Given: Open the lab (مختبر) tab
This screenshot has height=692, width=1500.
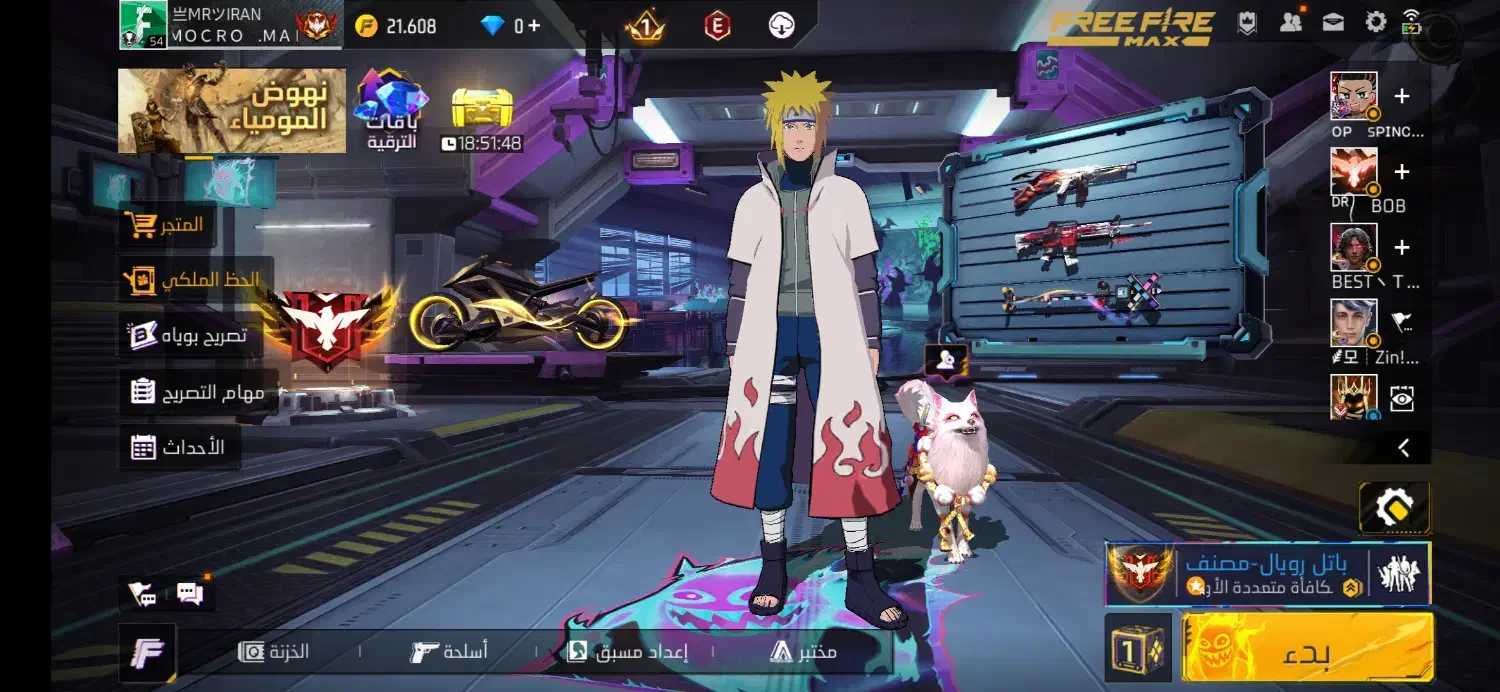Looking at the screenshot, I should (x=803, y=652).
